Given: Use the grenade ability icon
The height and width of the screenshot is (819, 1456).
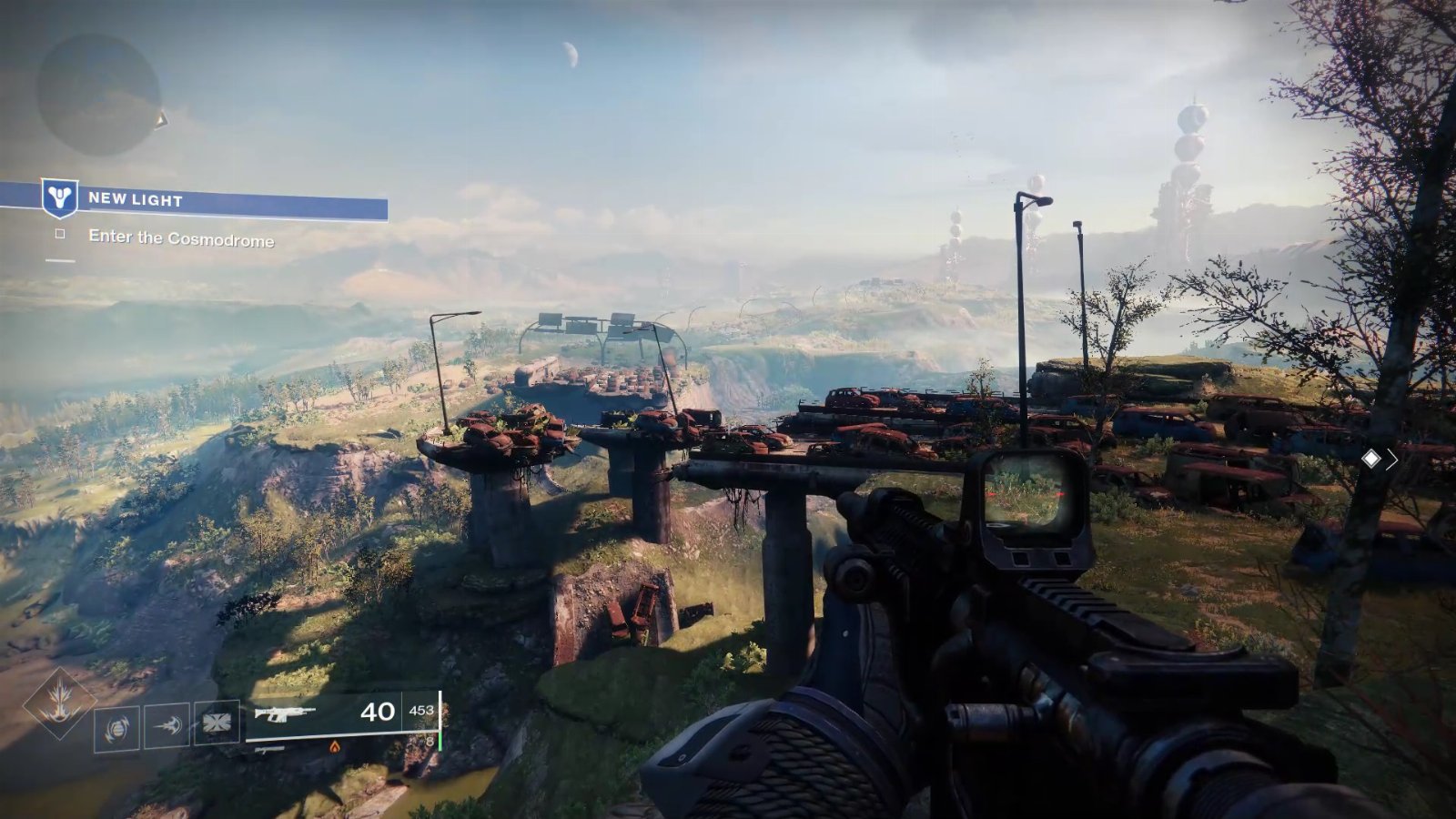Looking at the screenshot, I should pos(117,729).
